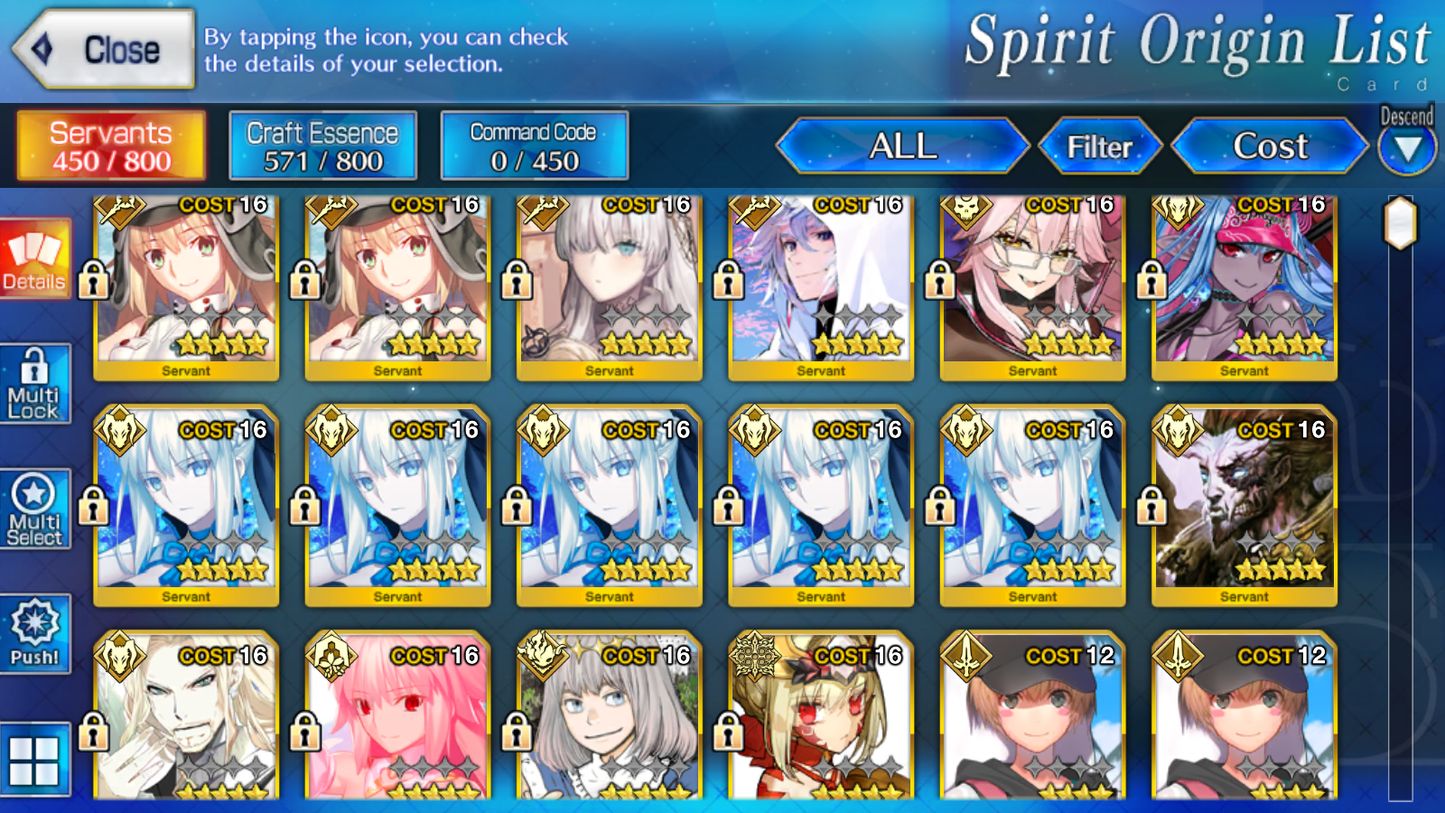
Task: Switch to the Command Code tab
Action: point(534,144)
